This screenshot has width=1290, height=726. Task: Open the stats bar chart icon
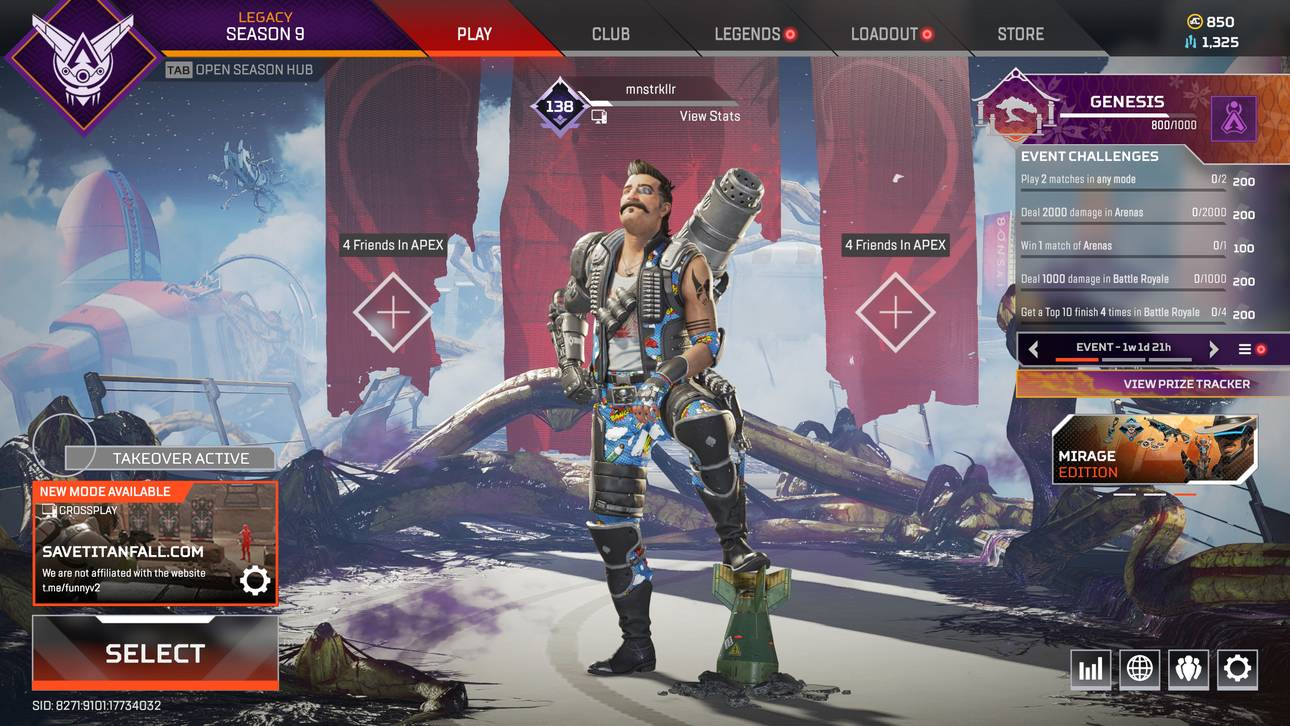(x=1090, y=669)
